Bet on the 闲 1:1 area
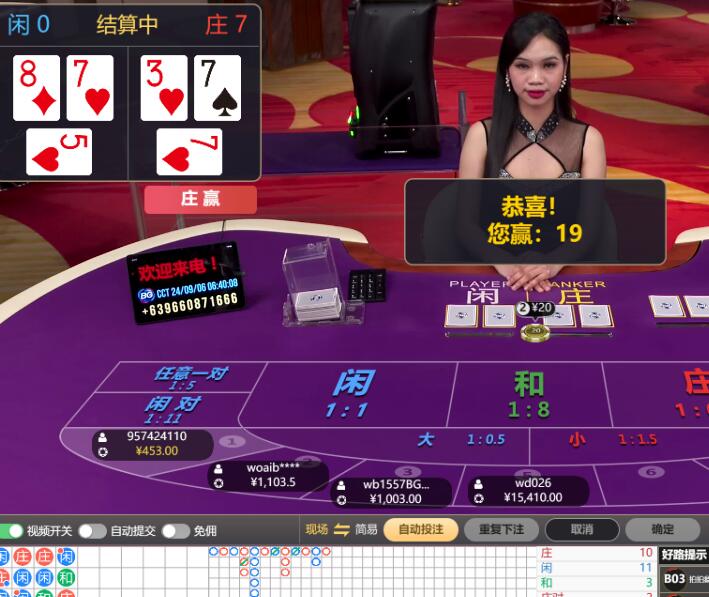This screenshot has height=597, width=709. tap(350, 392)
